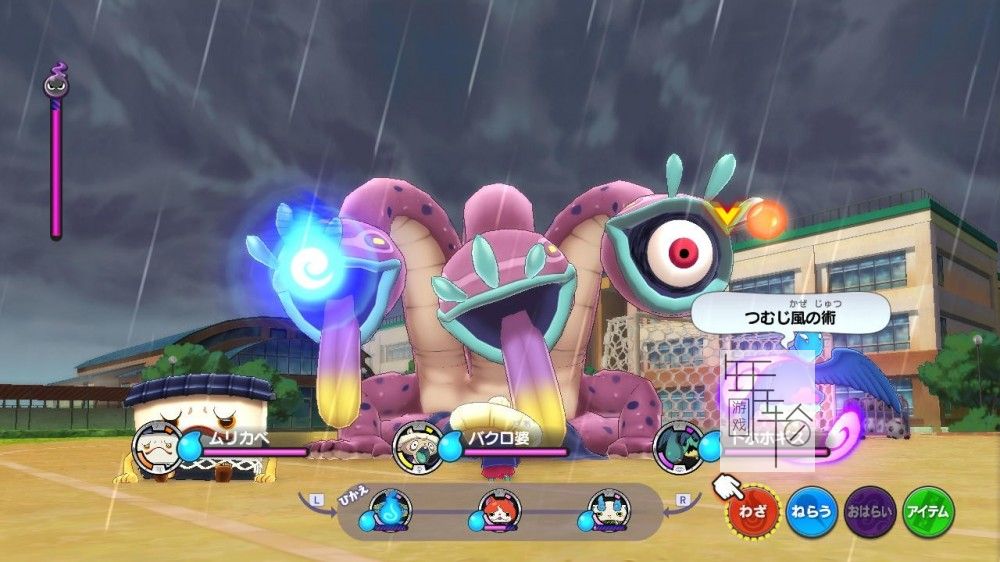This screenshot has height=562, width=1000.
Task: Pick the blue flame yokai in reserve
Action: [x=392, y=510]
